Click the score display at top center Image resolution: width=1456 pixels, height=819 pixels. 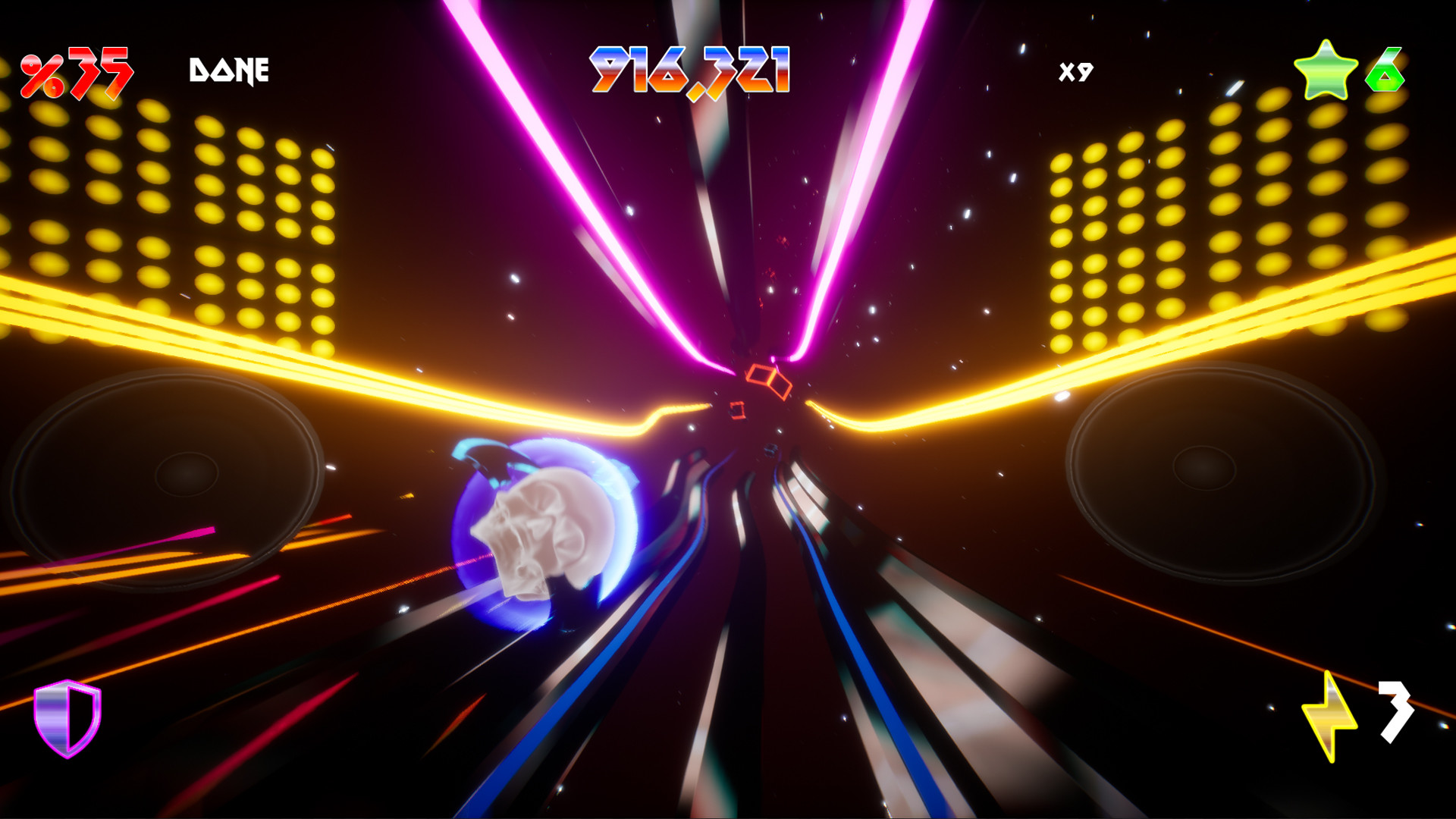pyautogui.click(x=690, y=68)
